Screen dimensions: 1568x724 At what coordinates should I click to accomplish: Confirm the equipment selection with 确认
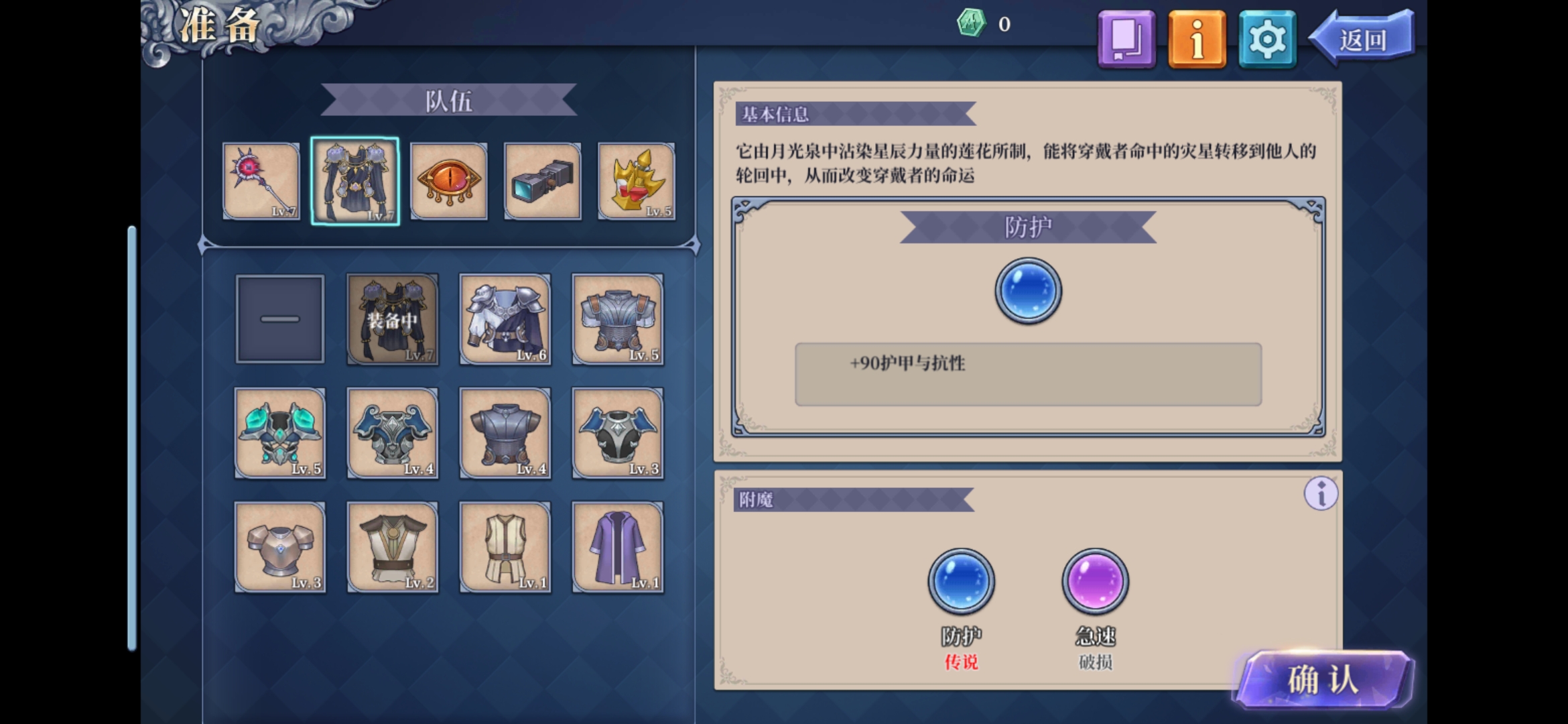1323,680
